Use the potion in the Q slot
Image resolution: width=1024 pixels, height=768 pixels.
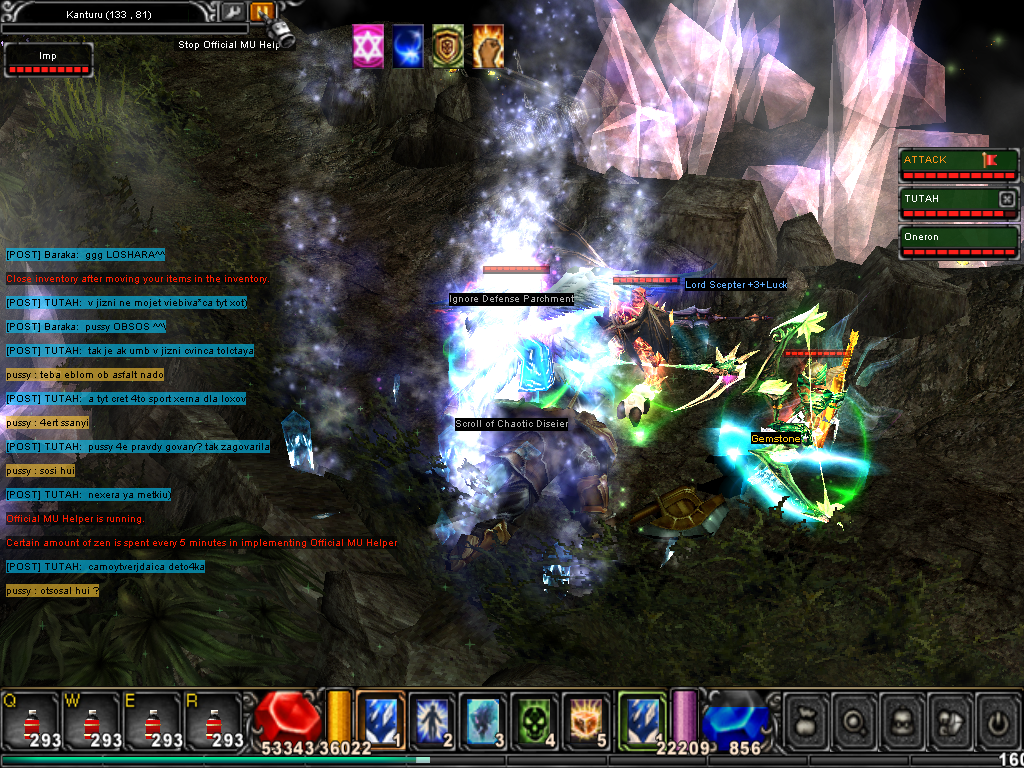tap(30, 722)
